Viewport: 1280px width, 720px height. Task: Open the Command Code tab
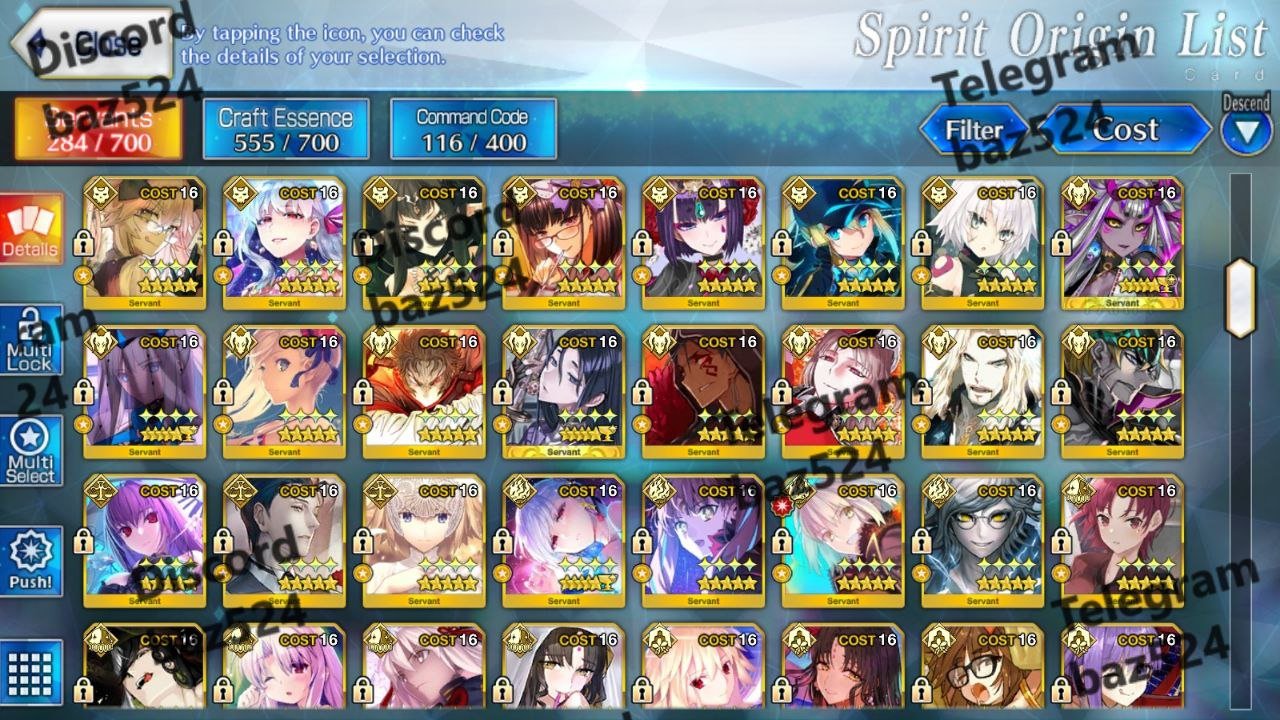click(x=473, y=129)
